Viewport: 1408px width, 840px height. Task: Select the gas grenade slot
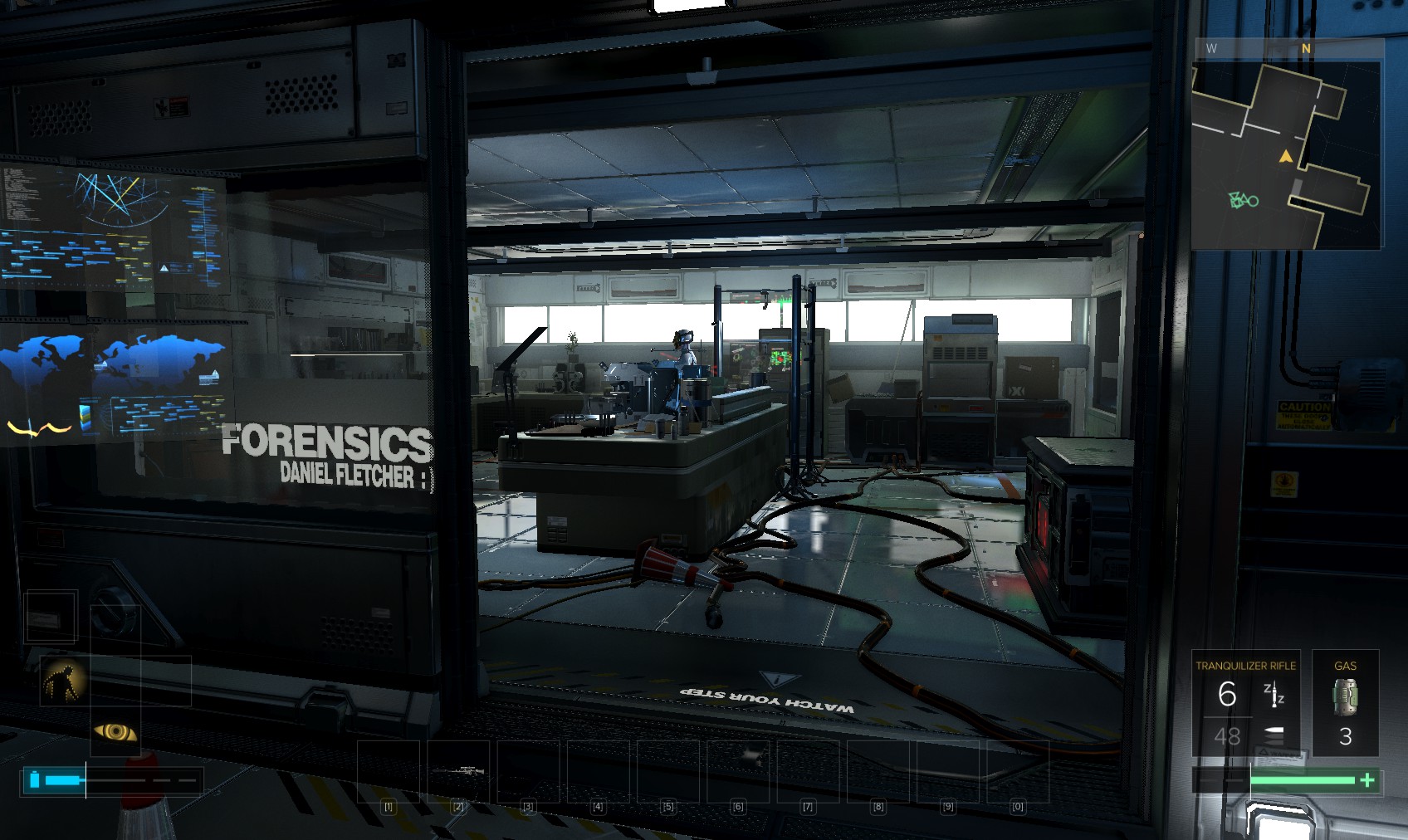(1345, 702)
